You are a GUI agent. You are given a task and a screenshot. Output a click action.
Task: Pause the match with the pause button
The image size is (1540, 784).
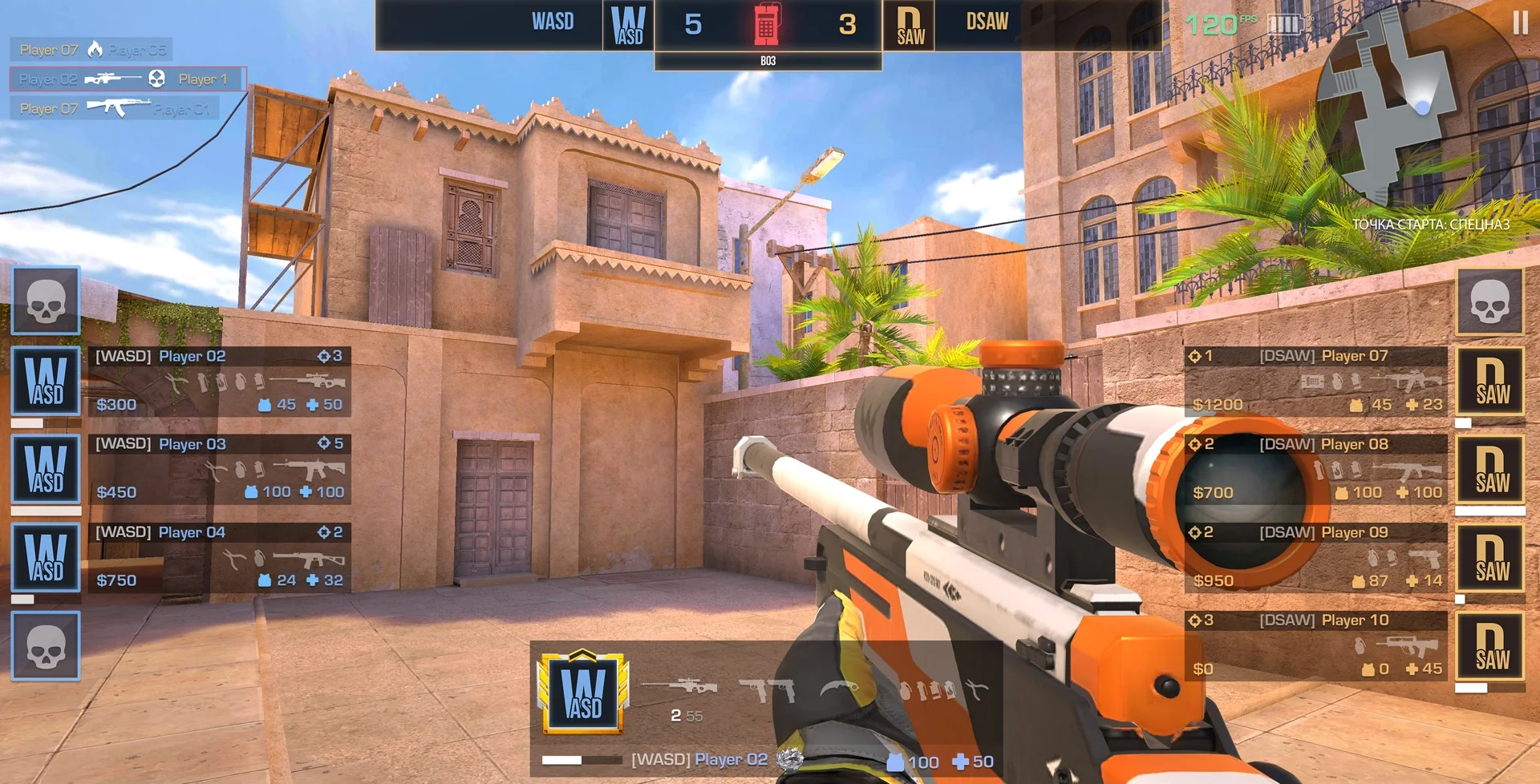click(1519, 22)
